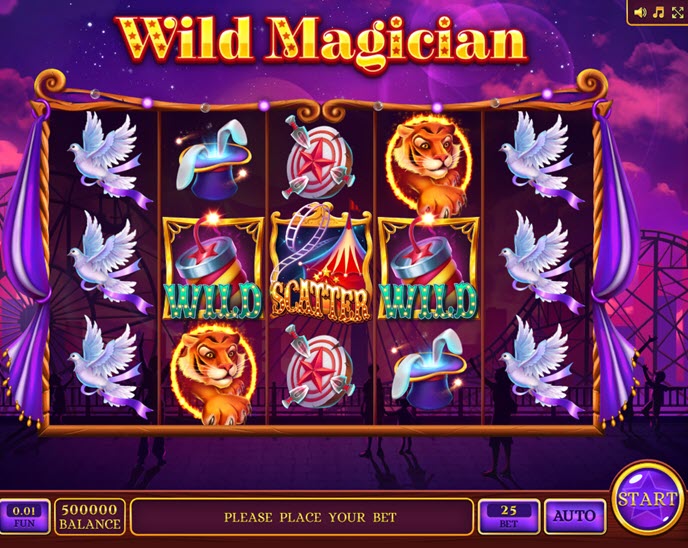The width and height of the screenshot is (688, 548).
Task: Mute the sound effects speaker icon
Action: click(641, 12)
